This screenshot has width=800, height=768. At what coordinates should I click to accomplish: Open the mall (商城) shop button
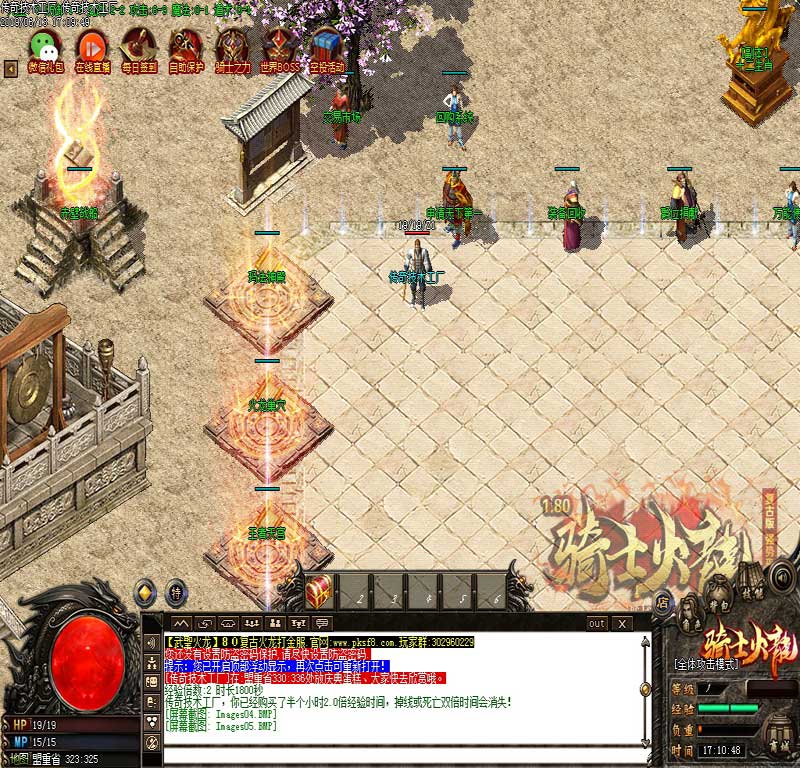775,738
